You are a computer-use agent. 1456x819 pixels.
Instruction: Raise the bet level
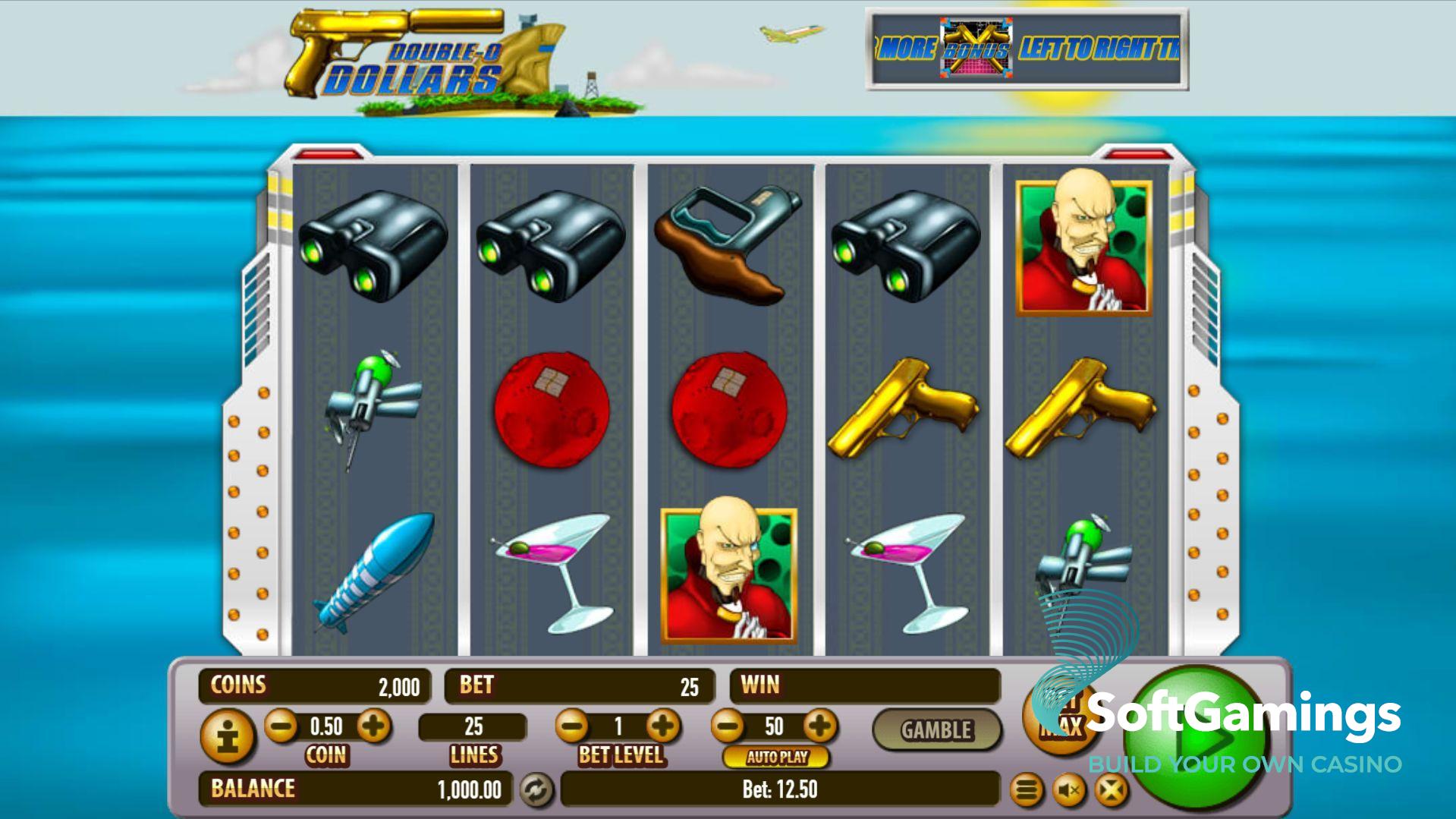click(x=663, y=726)
